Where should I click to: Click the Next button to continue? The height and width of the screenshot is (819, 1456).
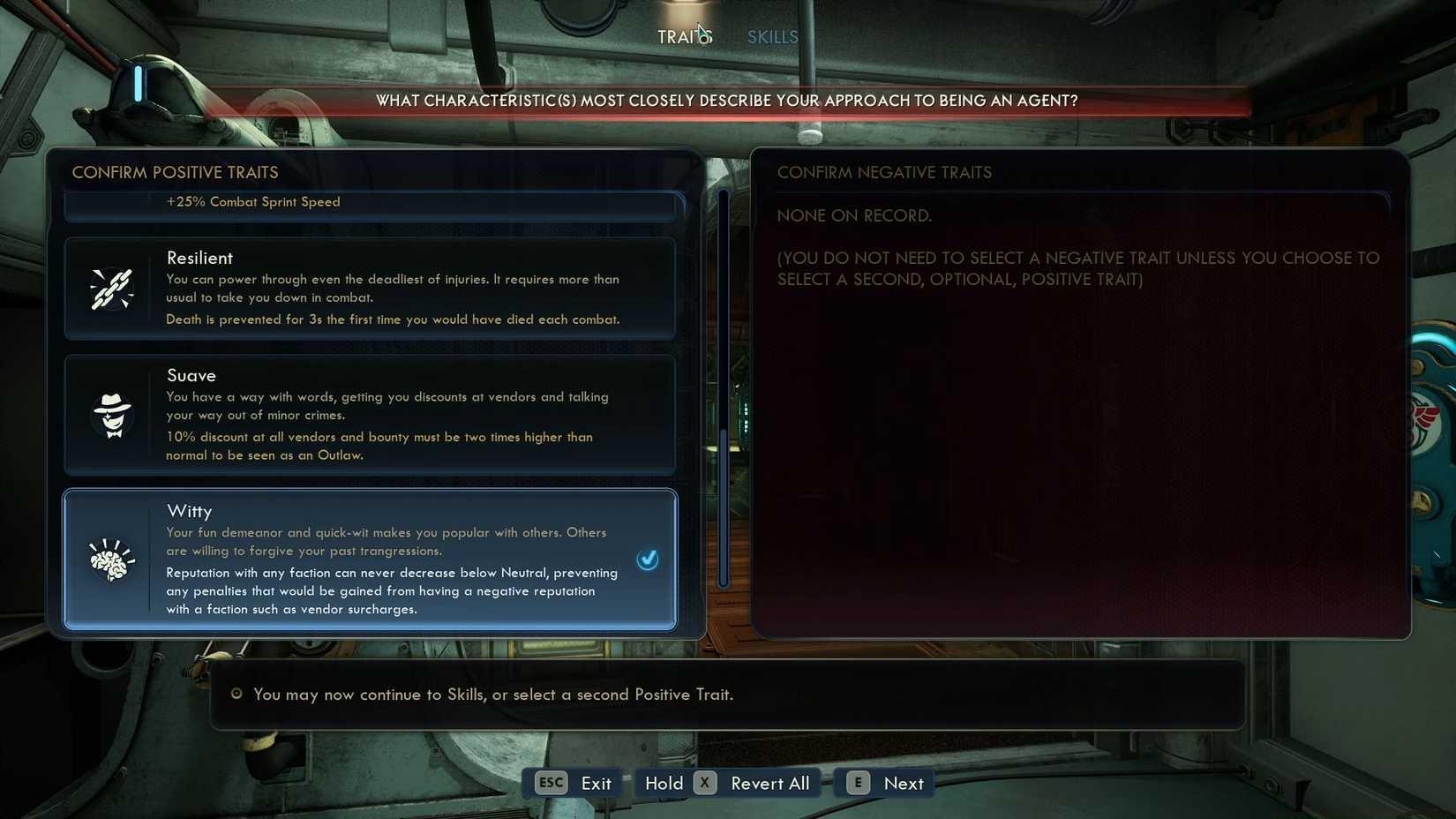903,783
